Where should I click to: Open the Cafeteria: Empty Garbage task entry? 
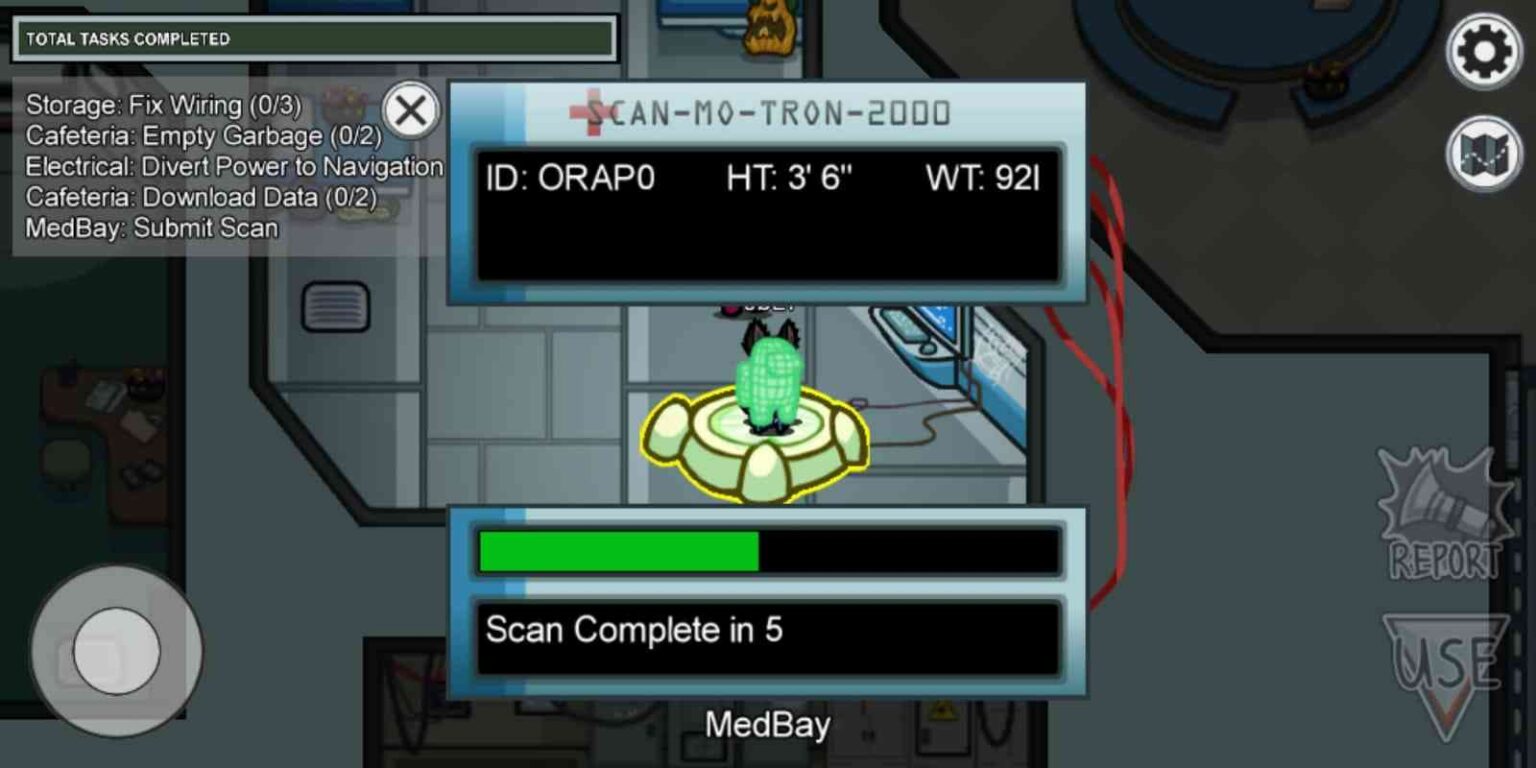(180, 136)
